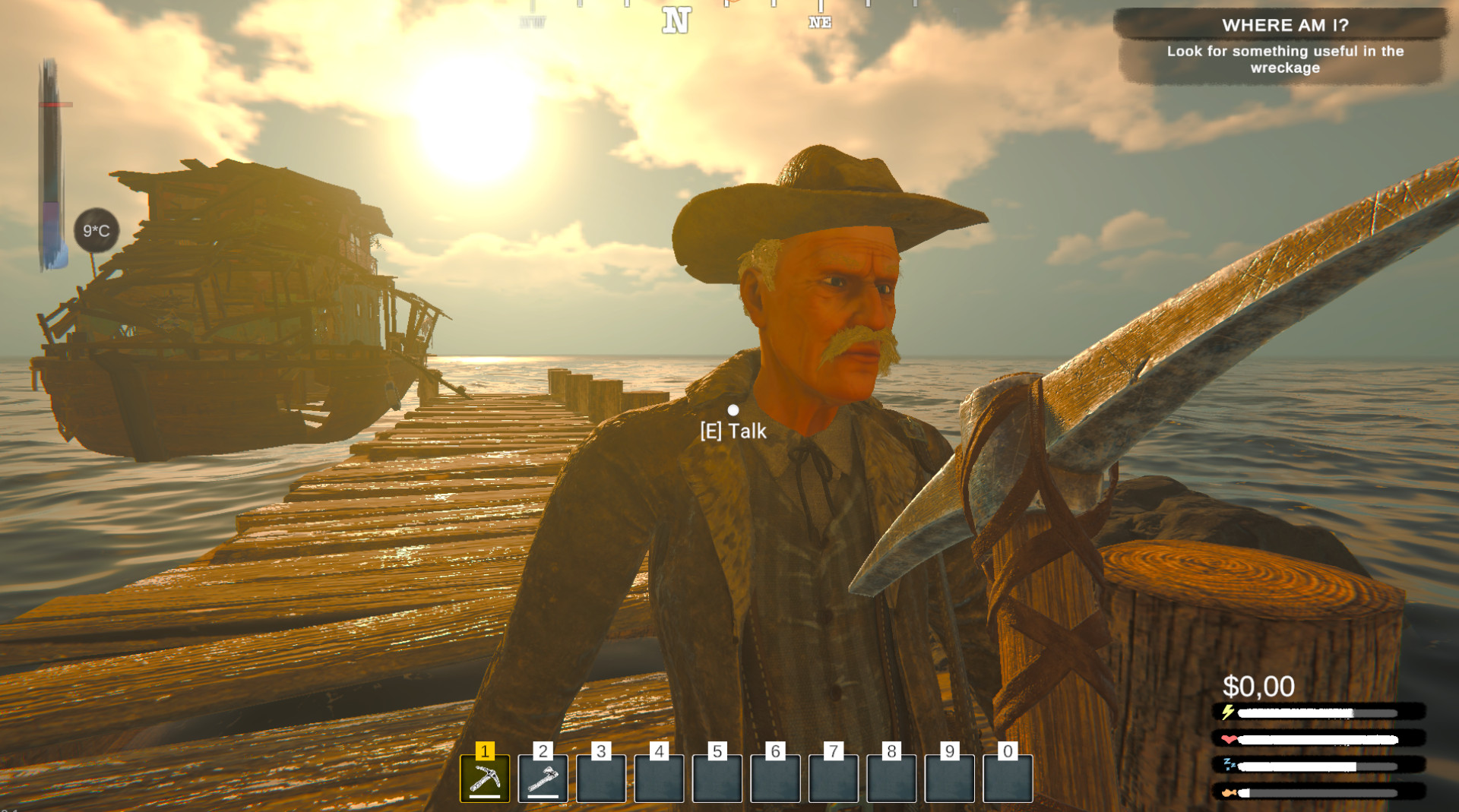Select the pickaxe in hotbar slot 1

click(x=485, y=779)
